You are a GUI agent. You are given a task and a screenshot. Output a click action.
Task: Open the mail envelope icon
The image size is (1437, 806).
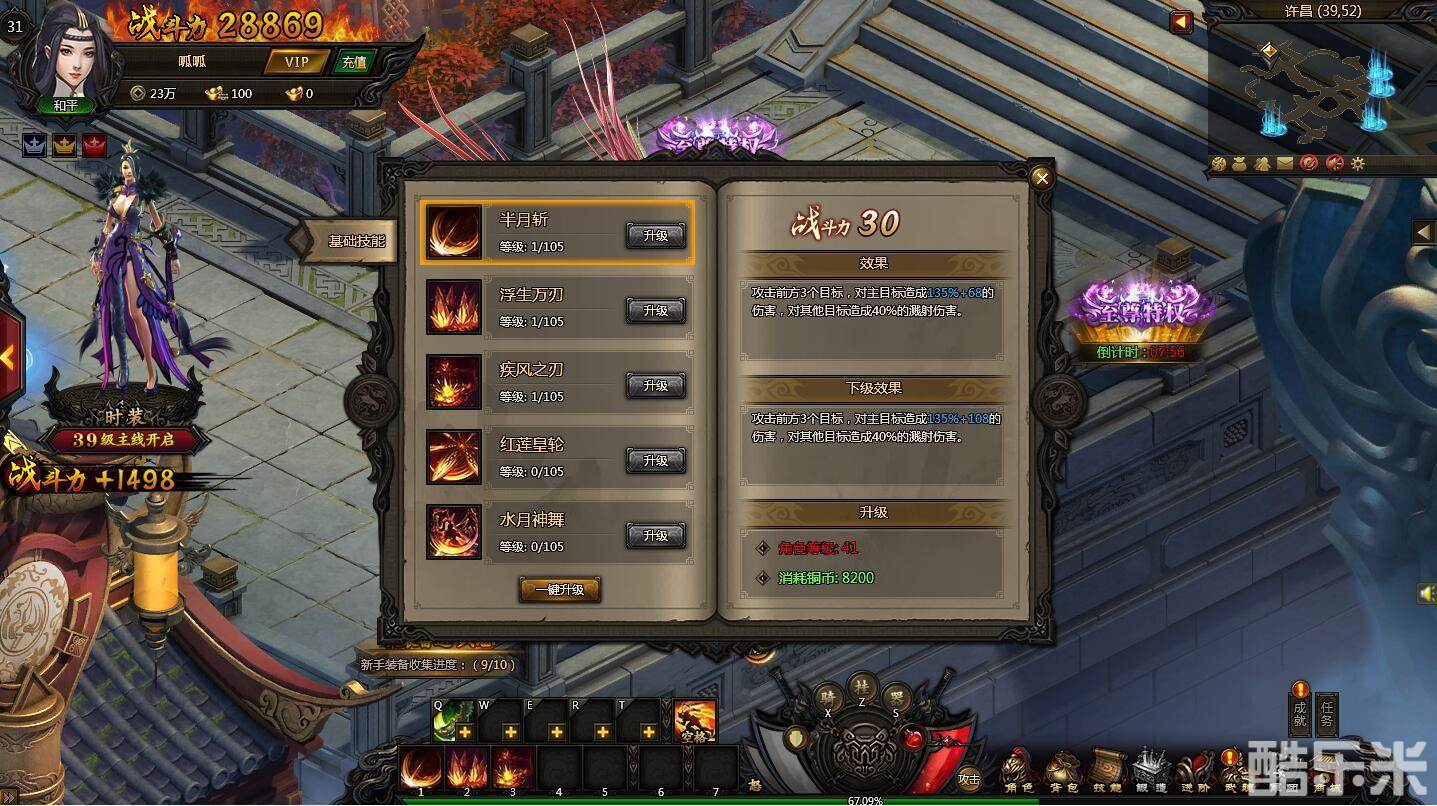(1284, 163)
